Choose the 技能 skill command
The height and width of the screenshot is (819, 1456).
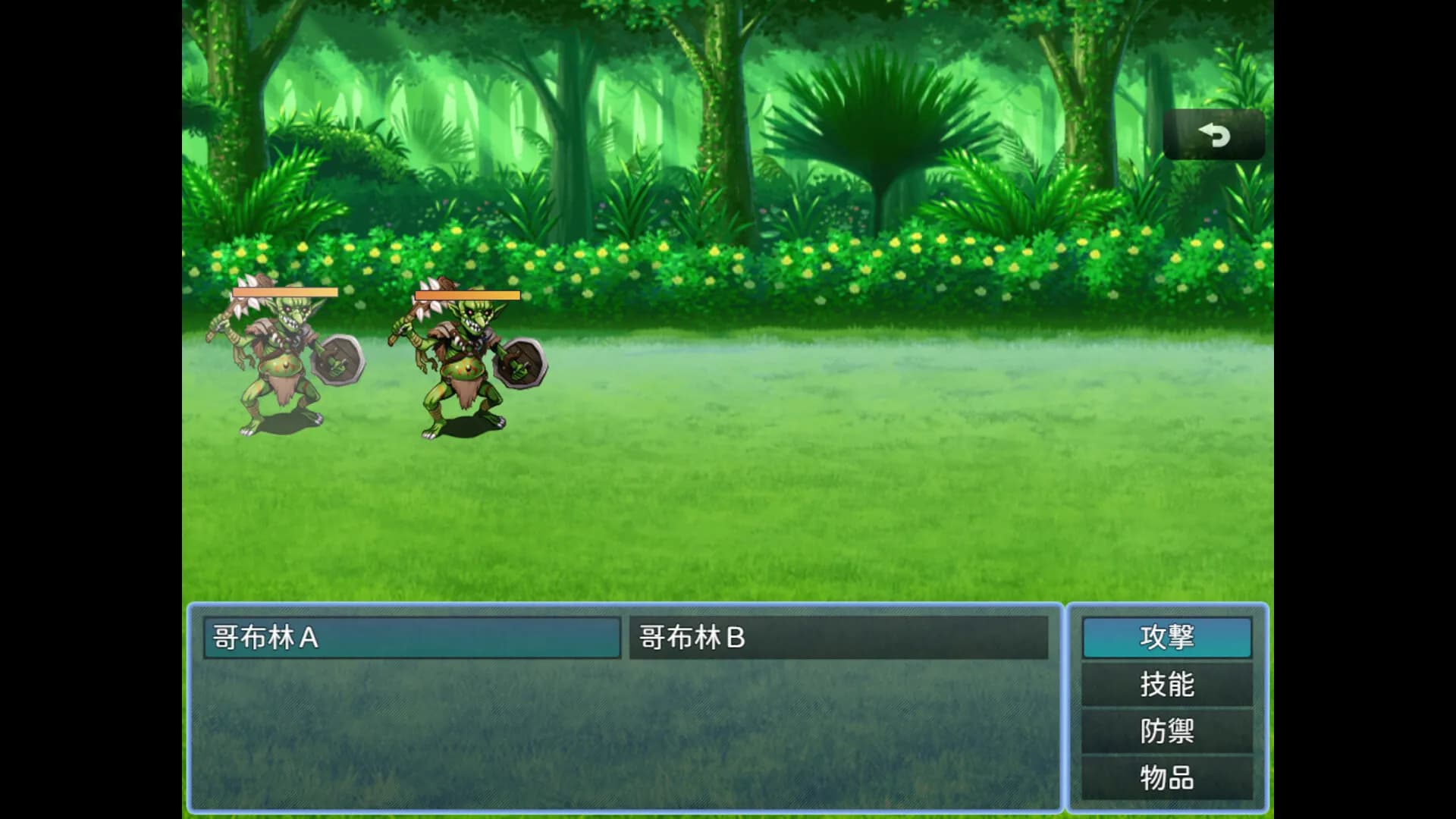coord(1166,684)
